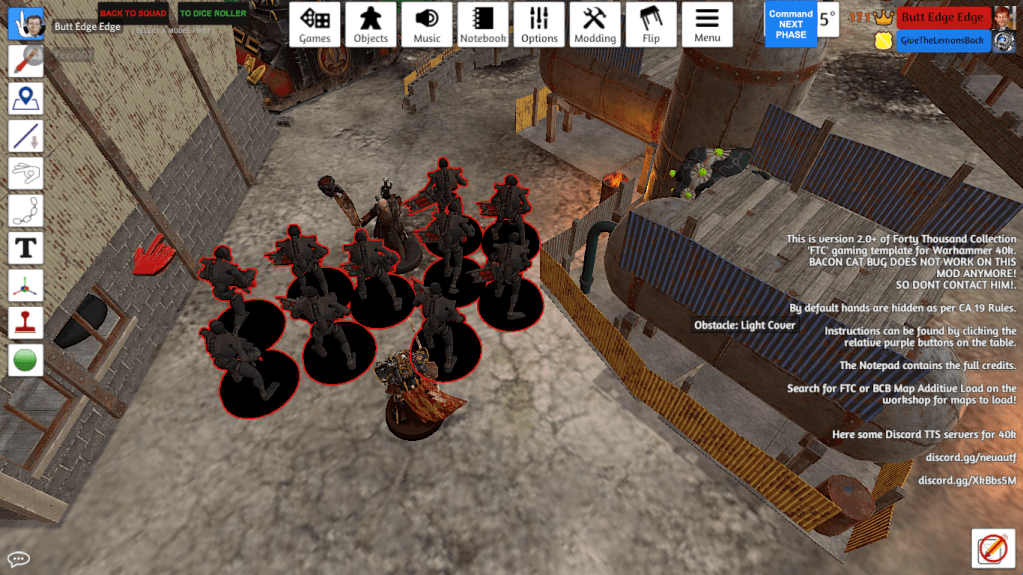The image size is (1023, 575).
Task: Go TO DICE ROLLER
Action: (213, 13)
